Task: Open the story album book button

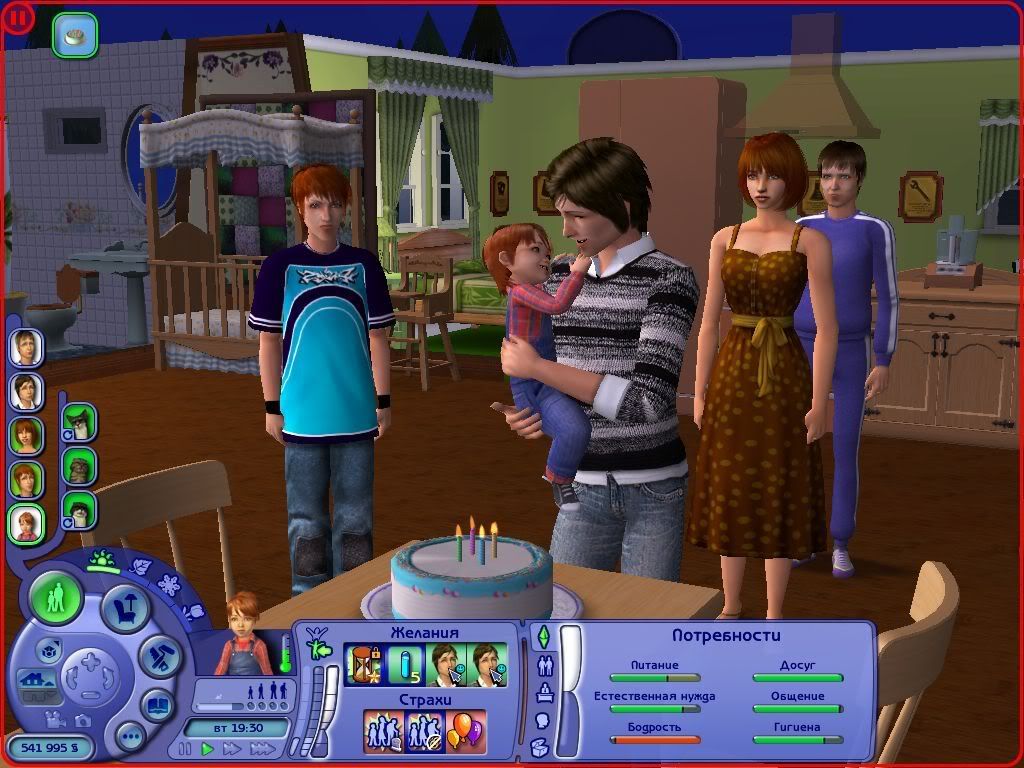Action: tap(158, 703)
